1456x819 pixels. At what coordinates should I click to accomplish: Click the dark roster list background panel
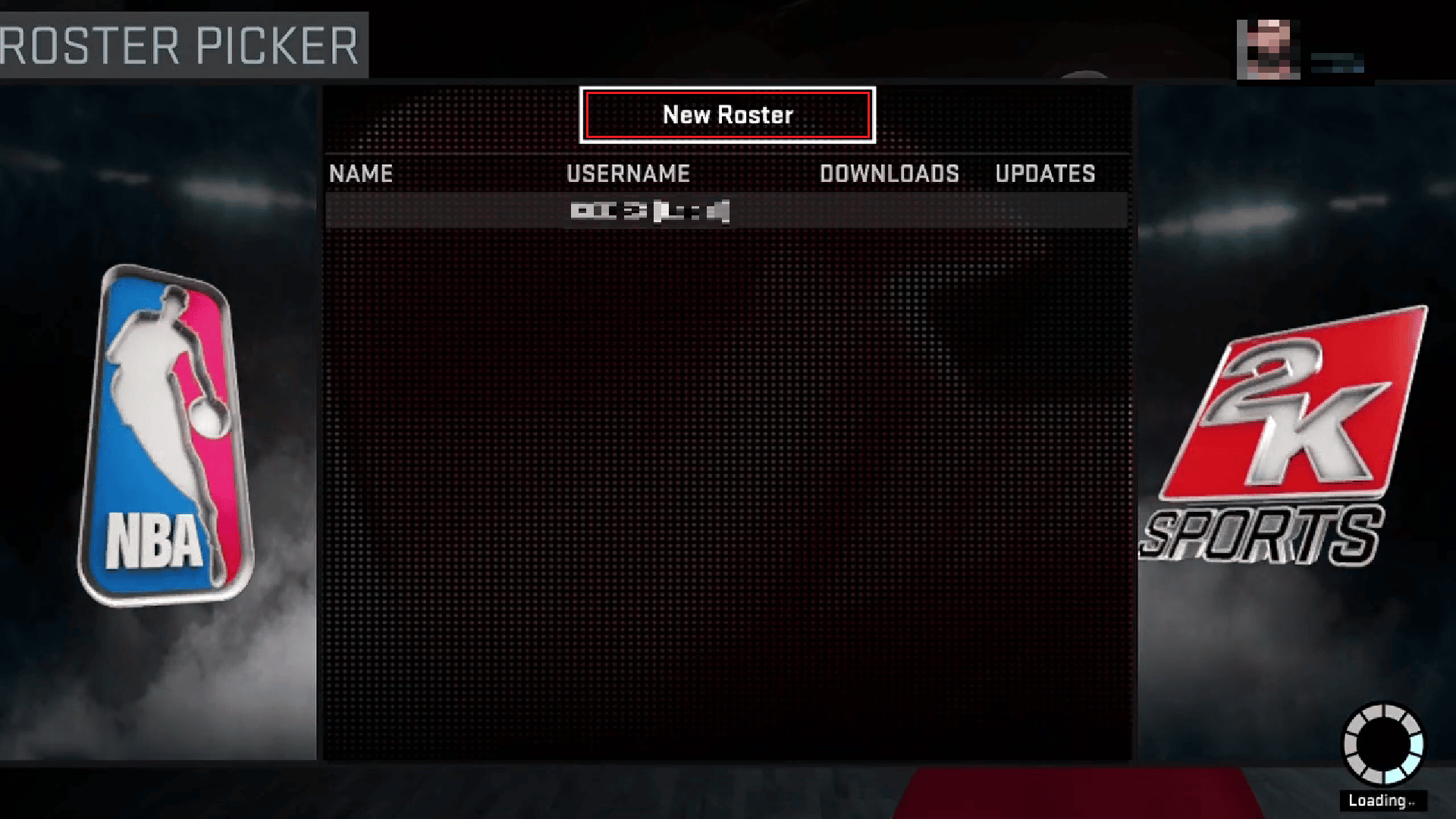[726, 493]
